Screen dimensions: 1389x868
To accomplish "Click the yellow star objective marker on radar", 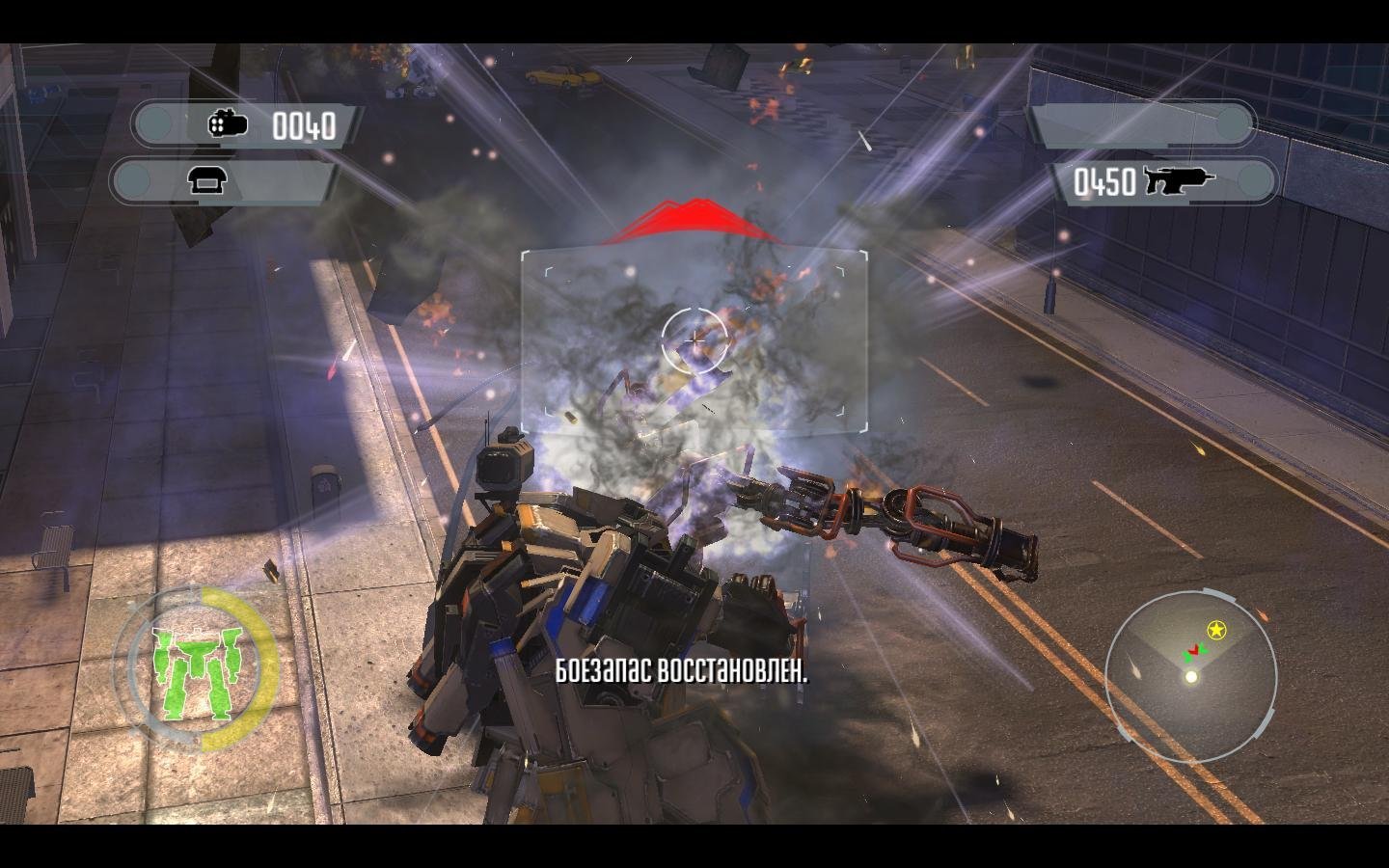I will [1217, 630].
